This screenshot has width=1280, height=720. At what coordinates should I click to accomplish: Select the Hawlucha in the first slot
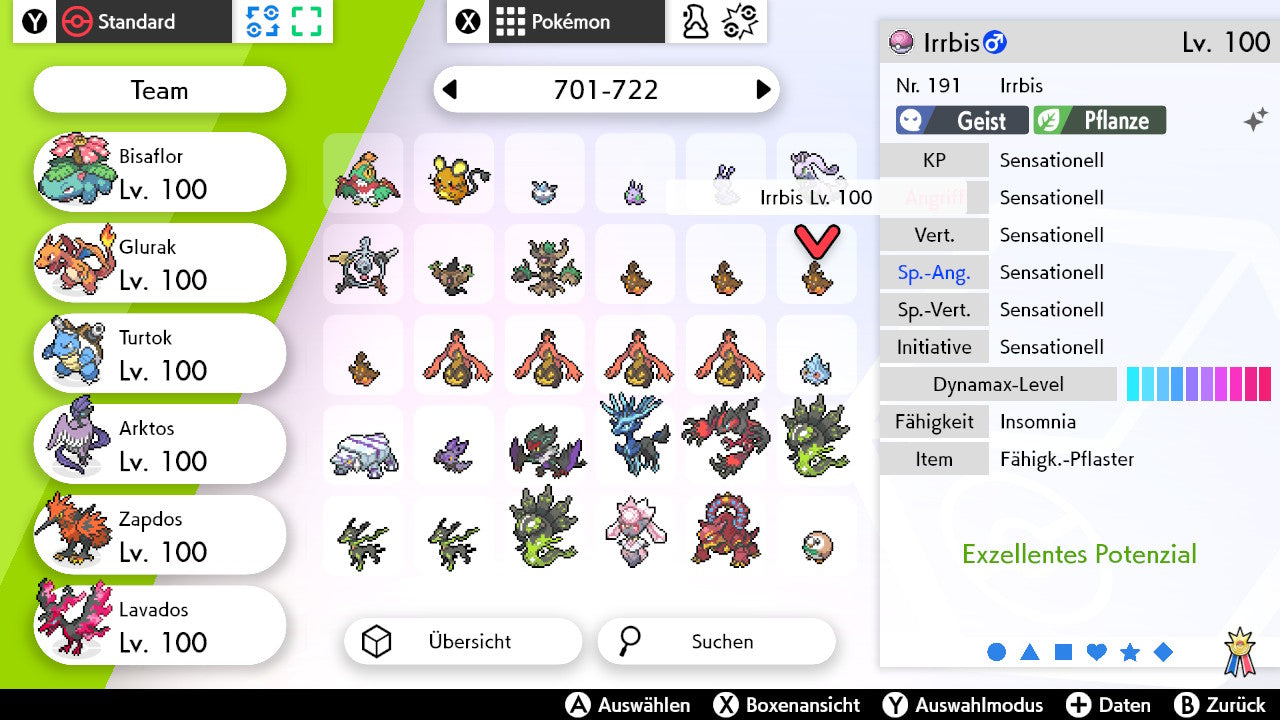(x=364, y=177)
